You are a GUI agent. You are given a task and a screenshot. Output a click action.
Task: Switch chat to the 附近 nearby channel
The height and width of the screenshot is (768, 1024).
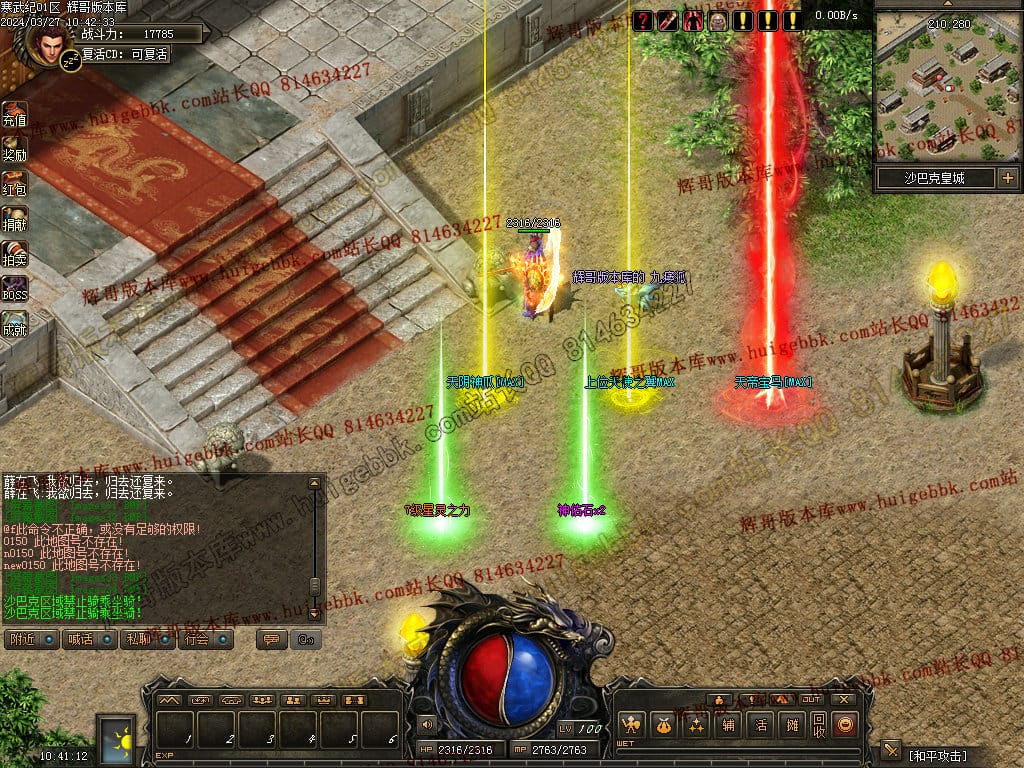[31, 639]
